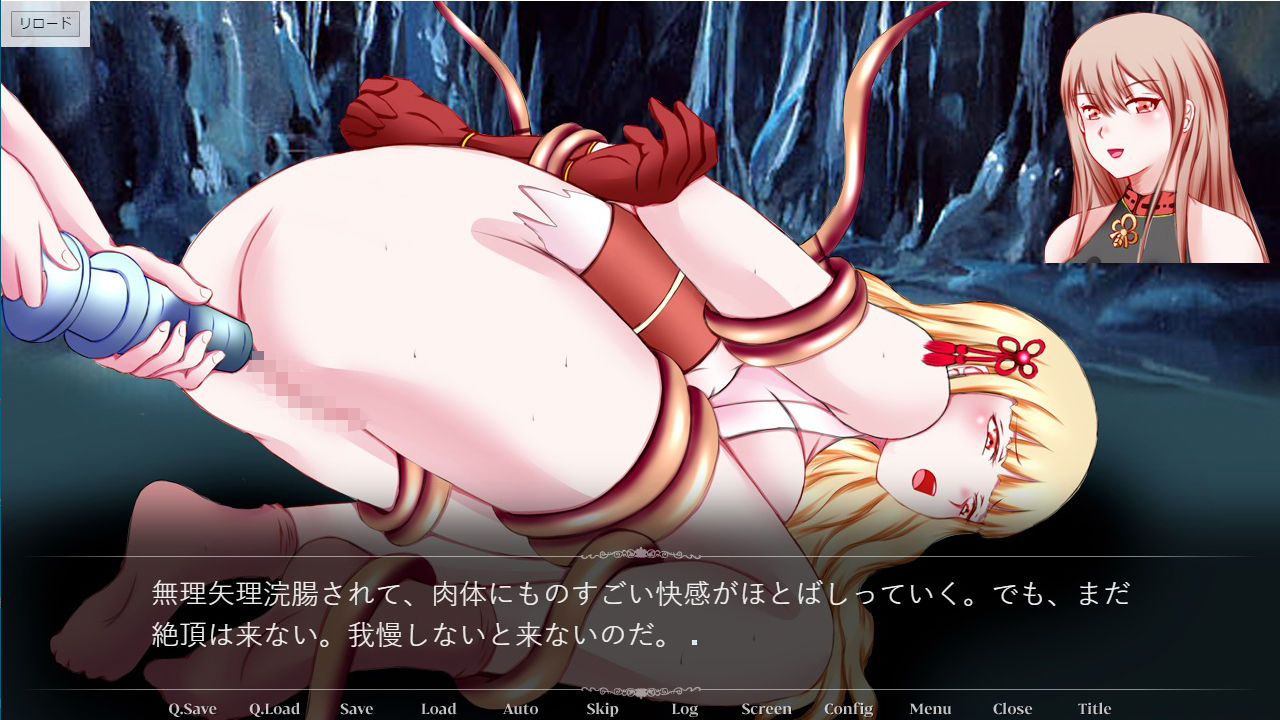
Task: Open the Save screen
Action: [355, 708]
